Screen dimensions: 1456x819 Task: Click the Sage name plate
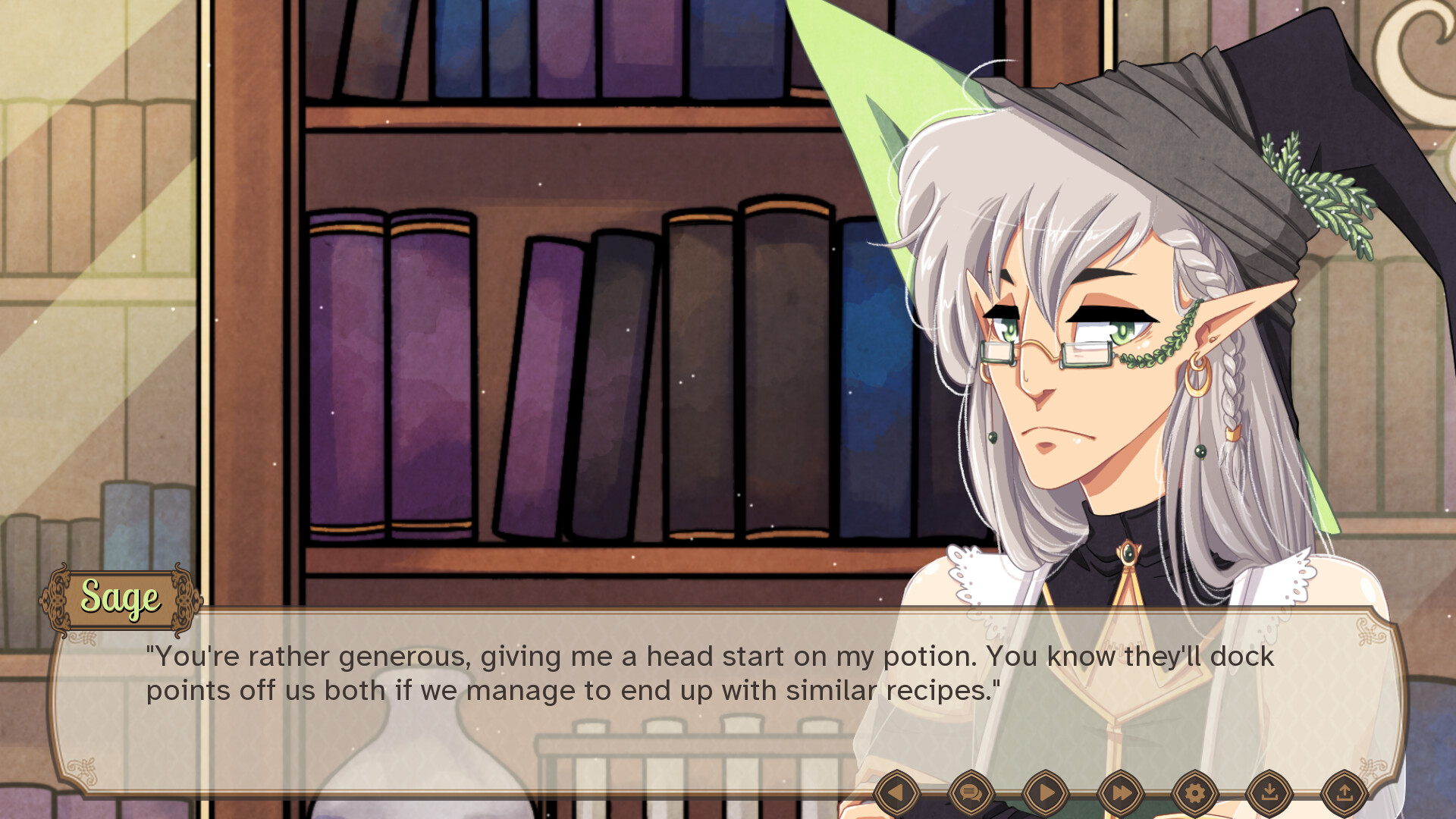[x=121, y=598]
